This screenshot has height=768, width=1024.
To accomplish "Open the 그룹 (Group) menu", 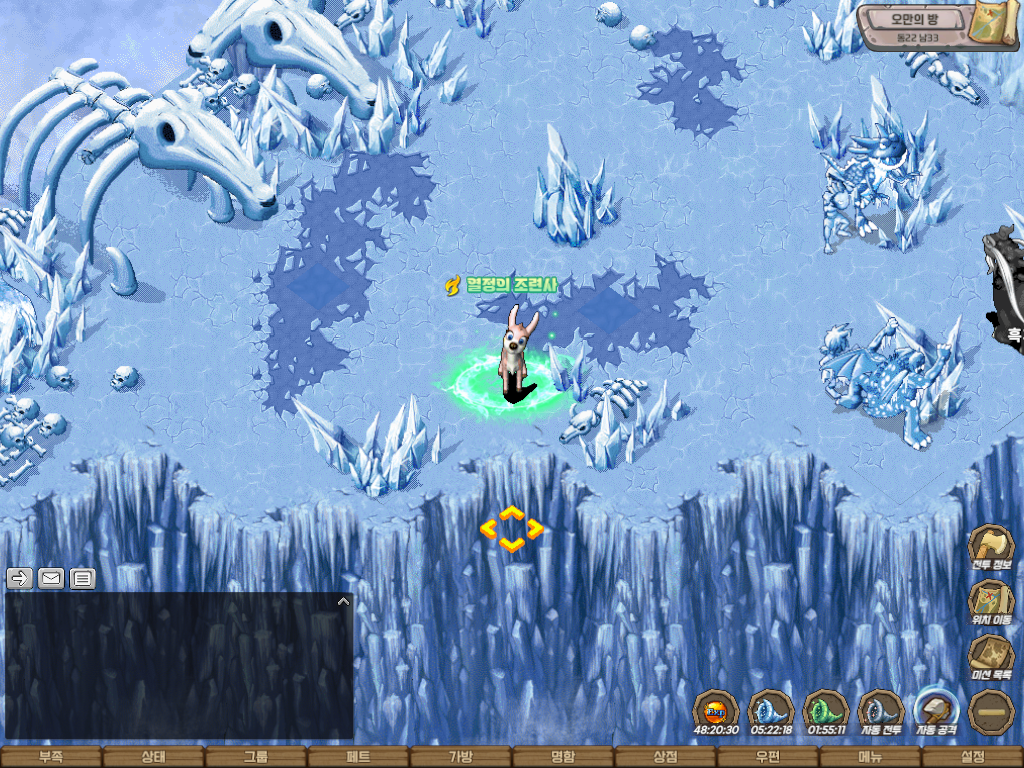I will click(255, 758).
